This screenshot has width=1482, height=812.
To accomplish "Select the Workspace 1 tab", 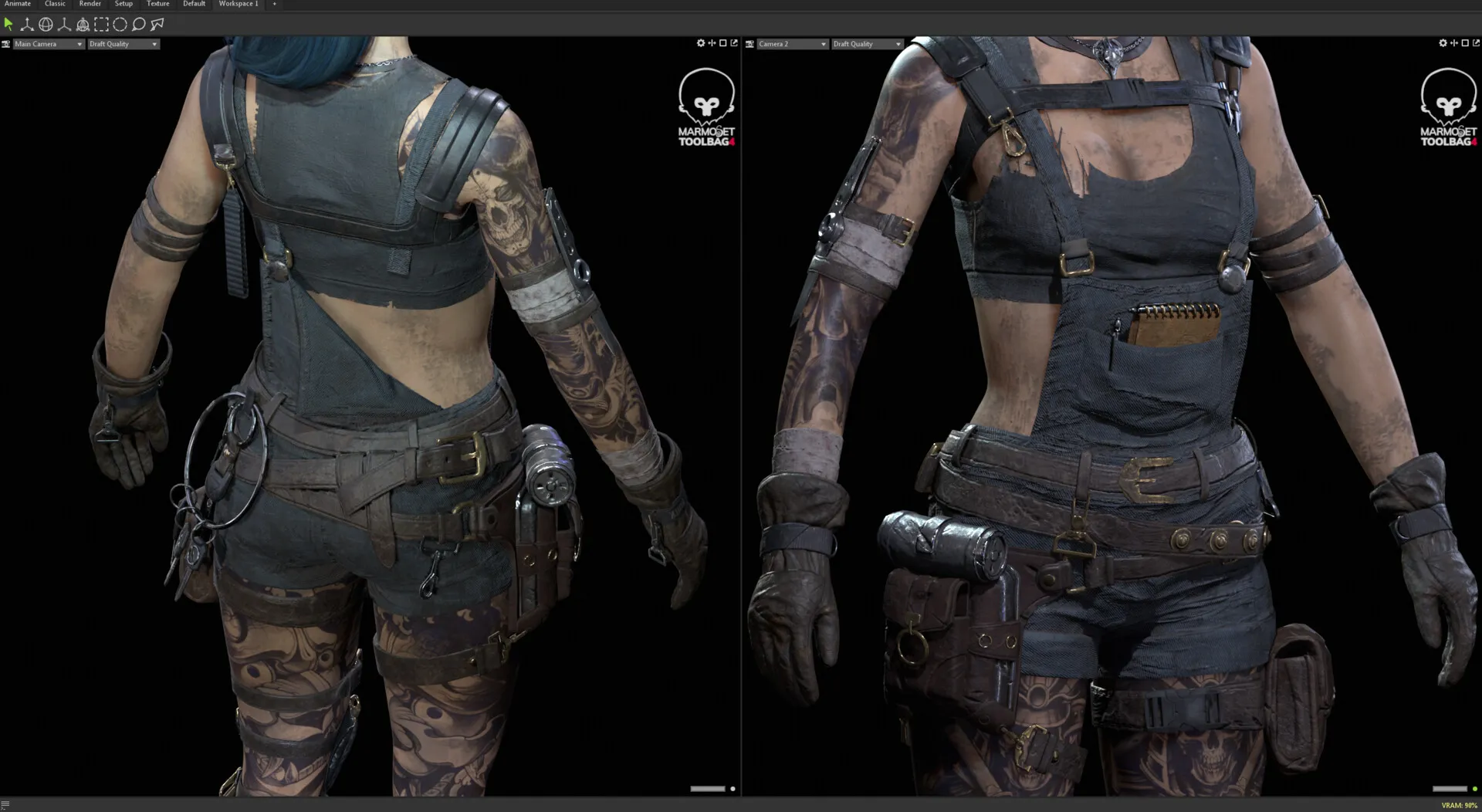I will pos(239,4).
